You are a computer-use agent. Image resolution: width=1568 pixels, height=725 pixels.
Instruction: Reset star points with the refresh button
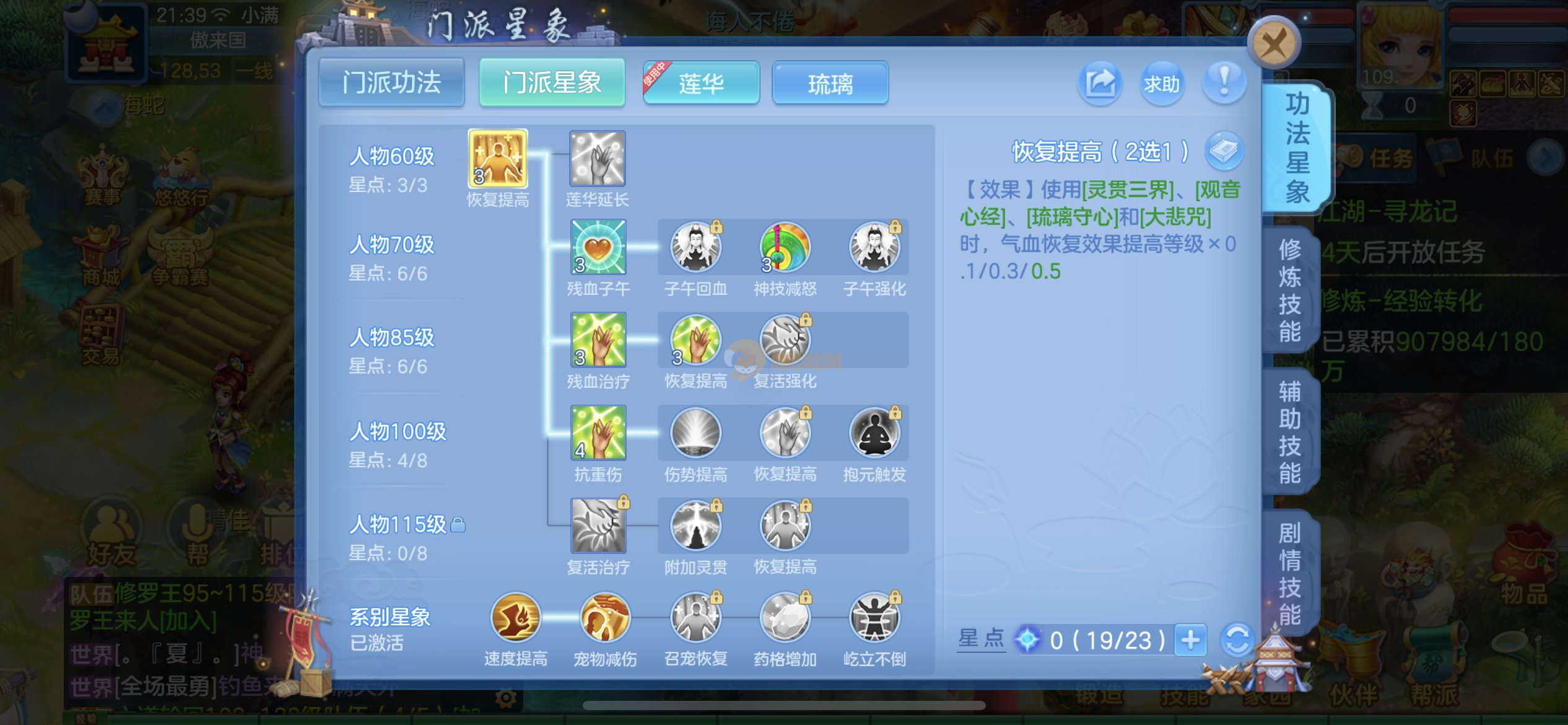tap(1237, 639)
